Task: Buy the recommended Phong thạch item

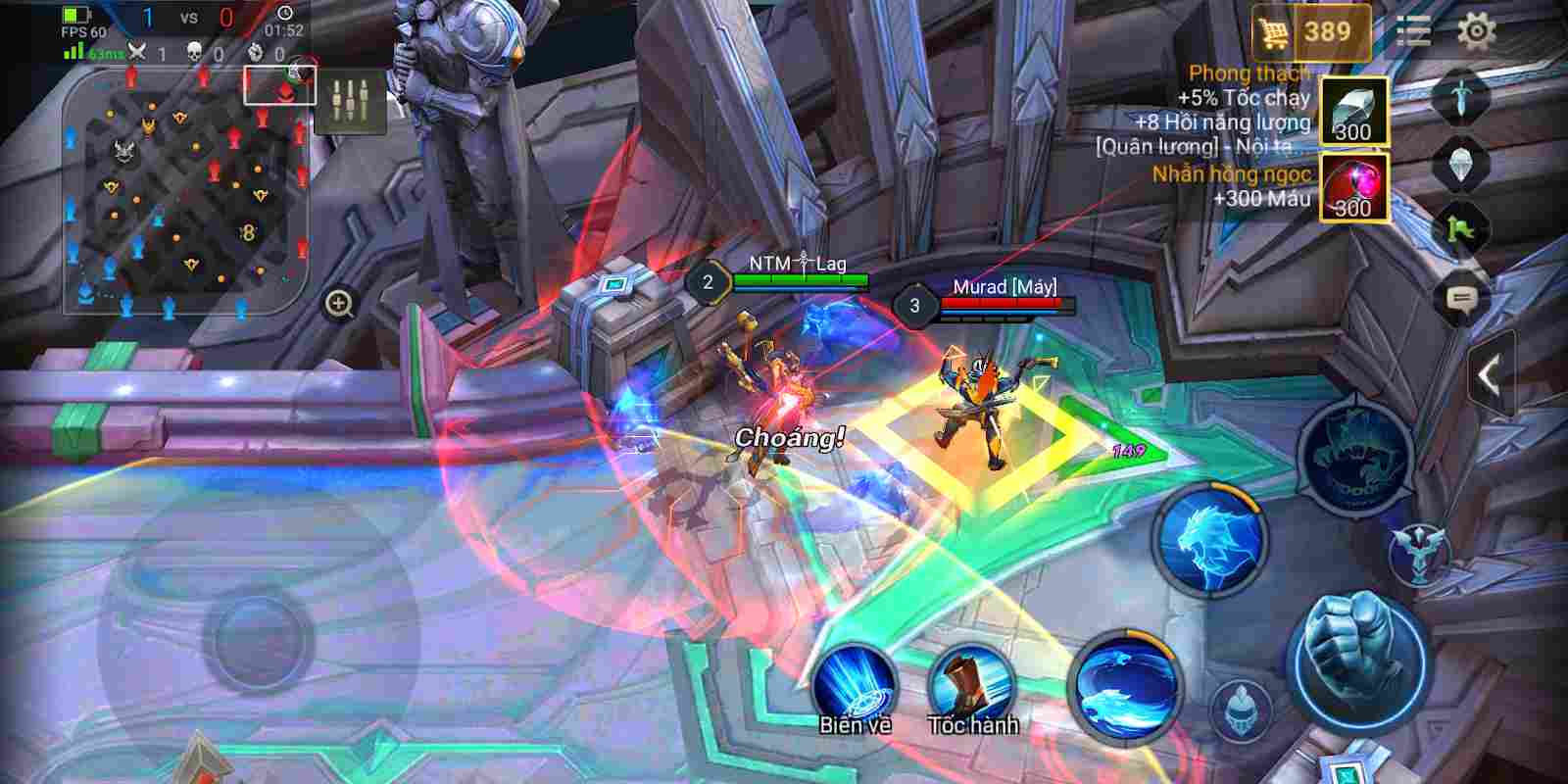Action: point(1353,111)
